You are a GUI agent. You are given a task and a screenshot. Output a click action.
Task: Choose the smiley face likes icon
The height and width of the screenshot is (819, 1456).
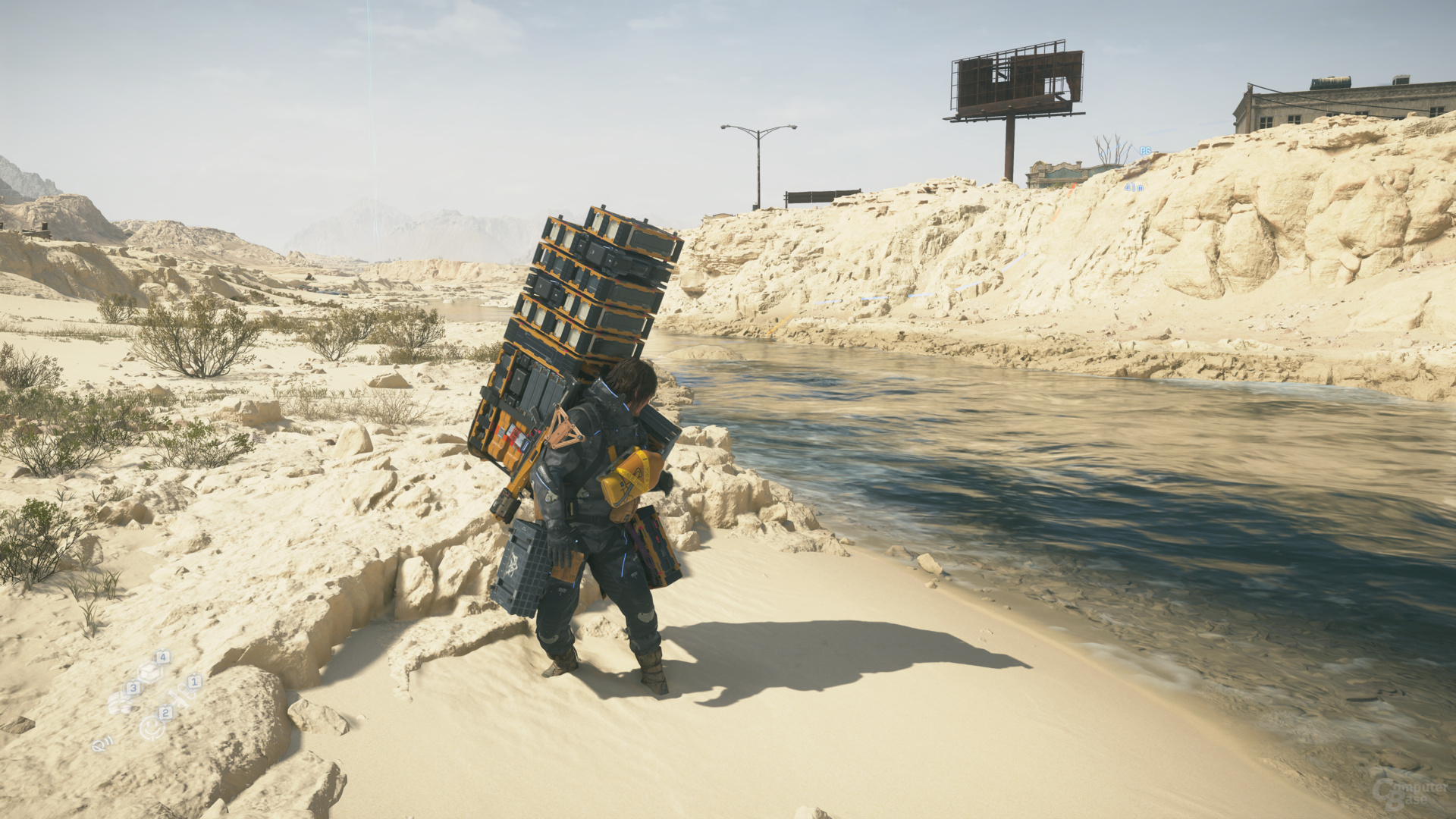coord(153,727)
